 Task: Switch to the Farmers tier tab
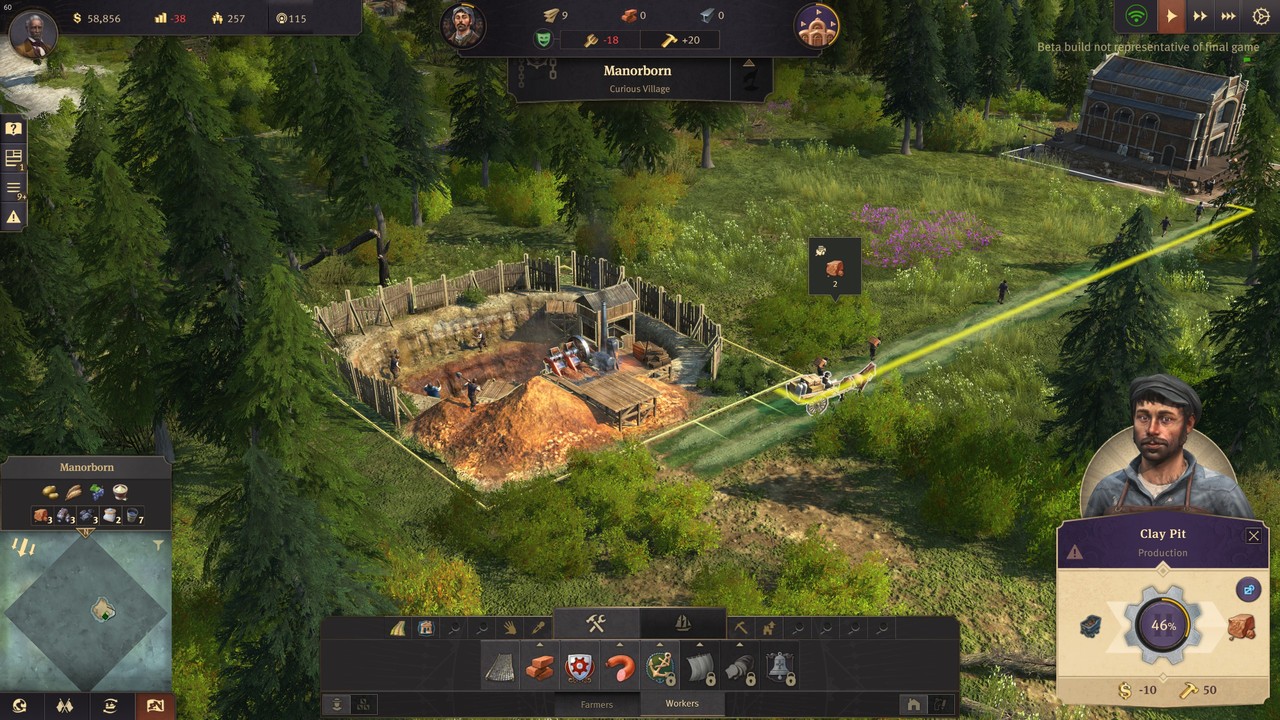click(597, 704)
